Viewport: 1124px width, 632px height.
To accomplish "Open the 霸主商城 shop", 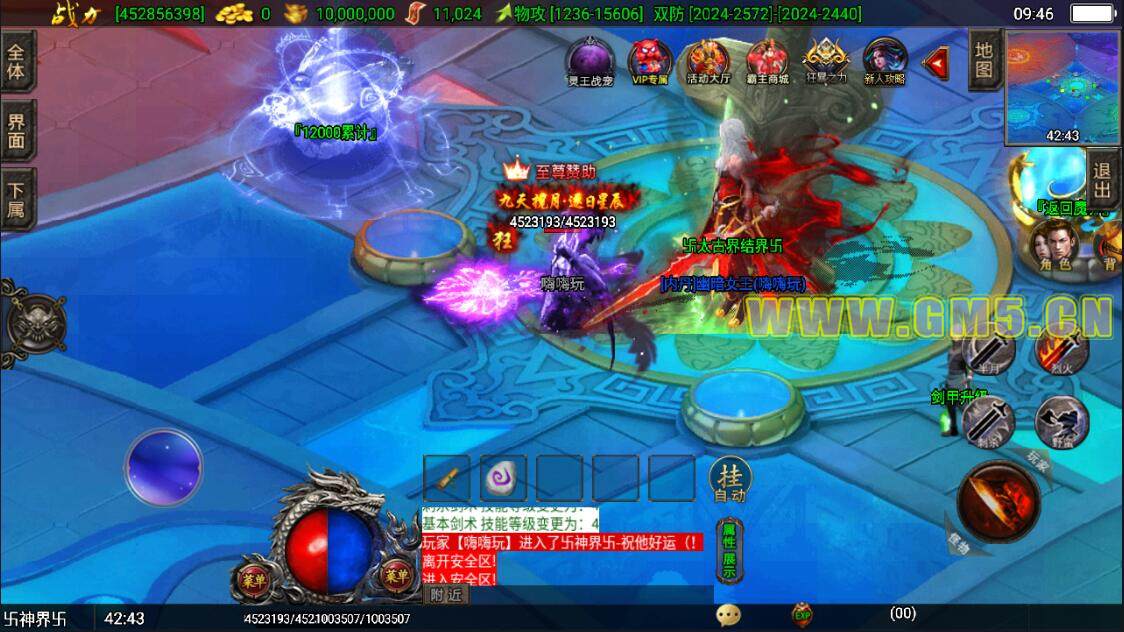I will pos(767,61).
